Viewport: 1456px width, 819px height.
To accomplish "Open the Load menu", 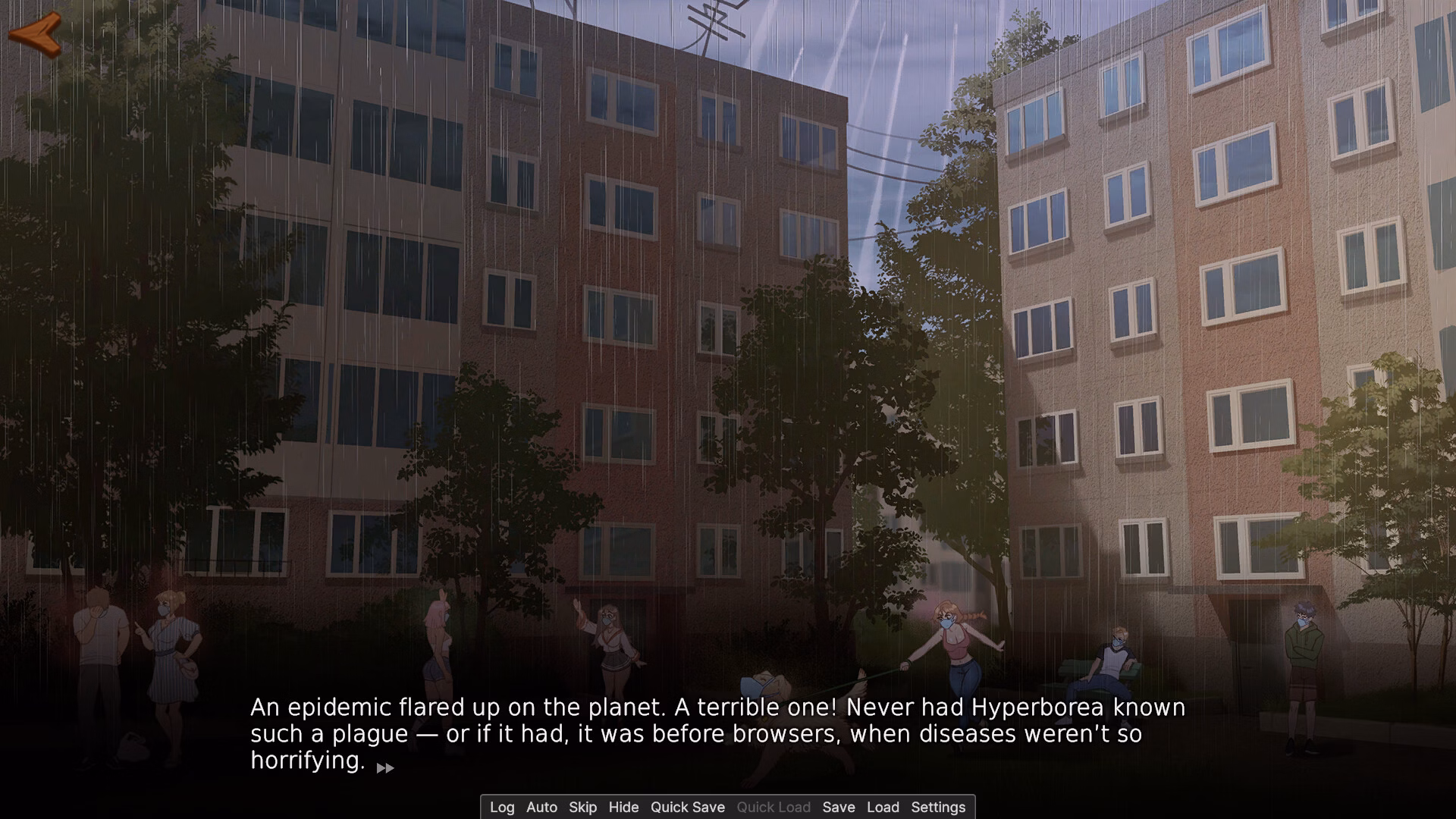I will [883, 807].
